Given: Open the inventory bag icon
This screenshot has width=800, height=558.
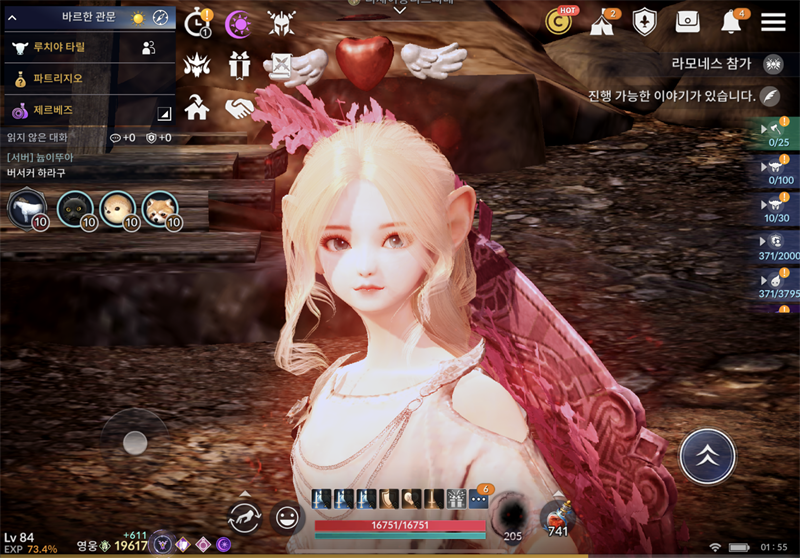Looking at the screenshot, I should click(687, 22).
